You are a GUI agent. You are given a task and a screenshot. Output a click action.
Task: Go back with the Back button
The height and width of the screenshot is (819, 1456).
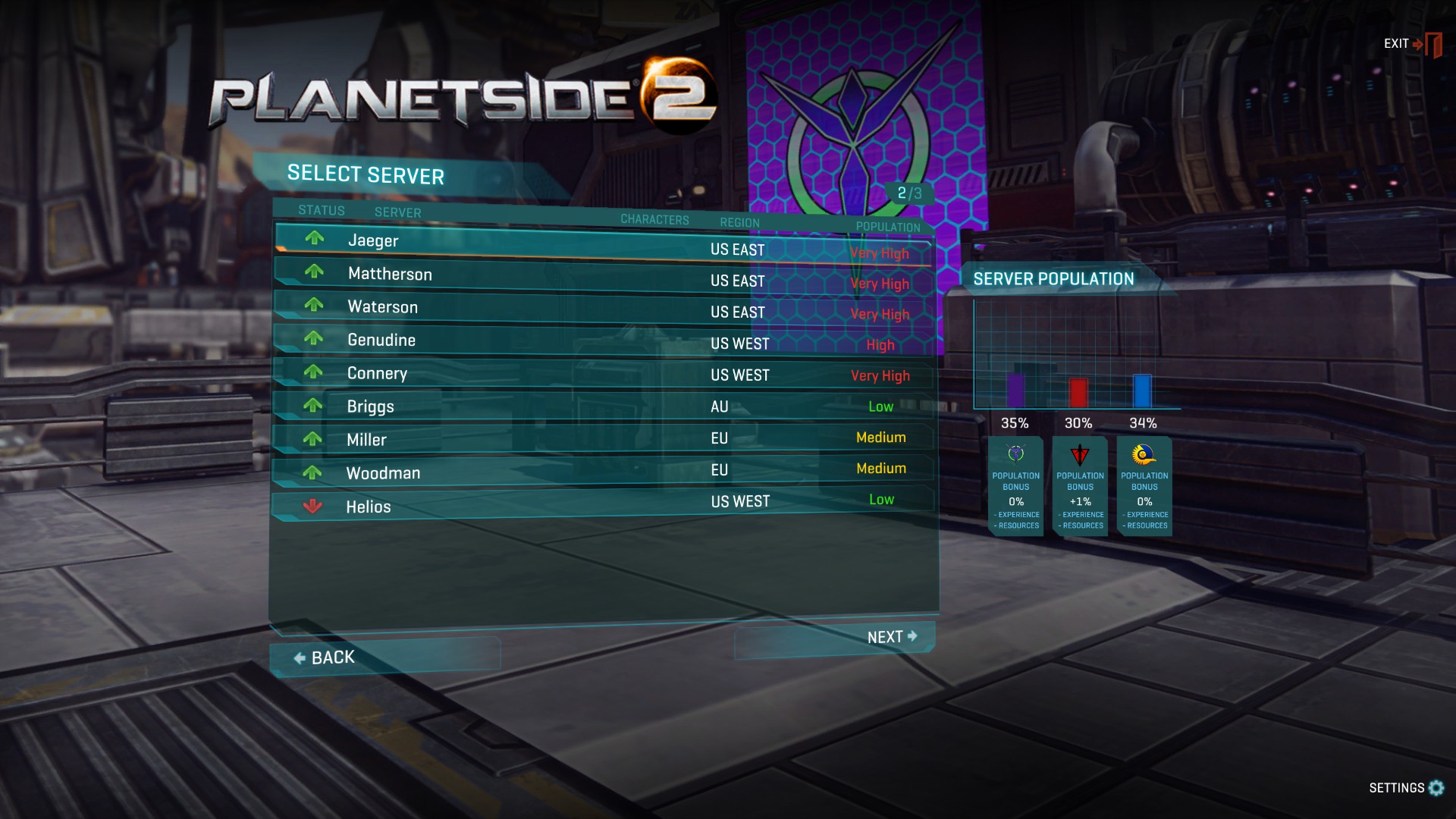point(325,657)
